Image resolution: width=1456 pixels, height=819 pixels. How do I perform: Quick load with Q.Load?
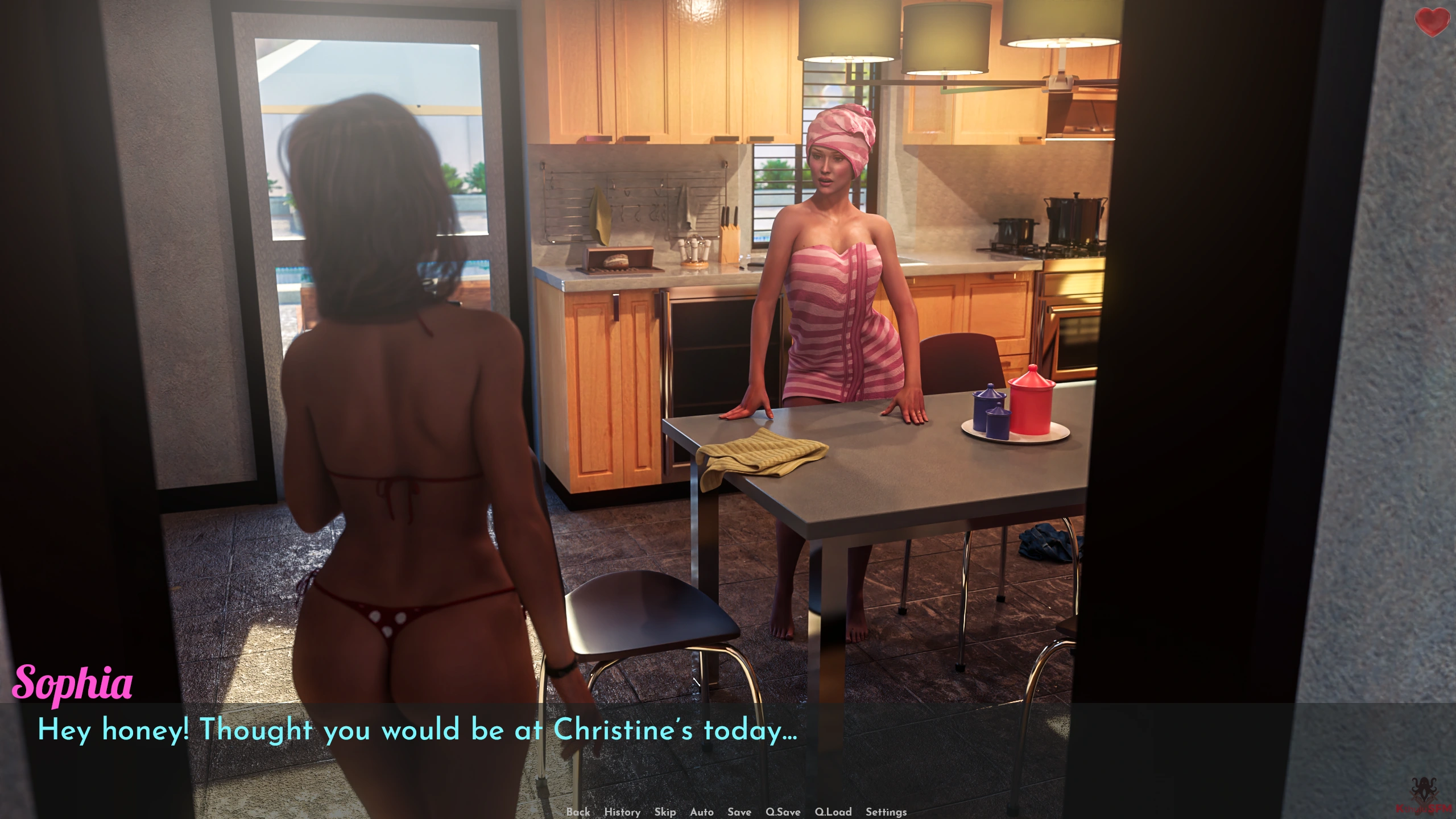[833, 812]
